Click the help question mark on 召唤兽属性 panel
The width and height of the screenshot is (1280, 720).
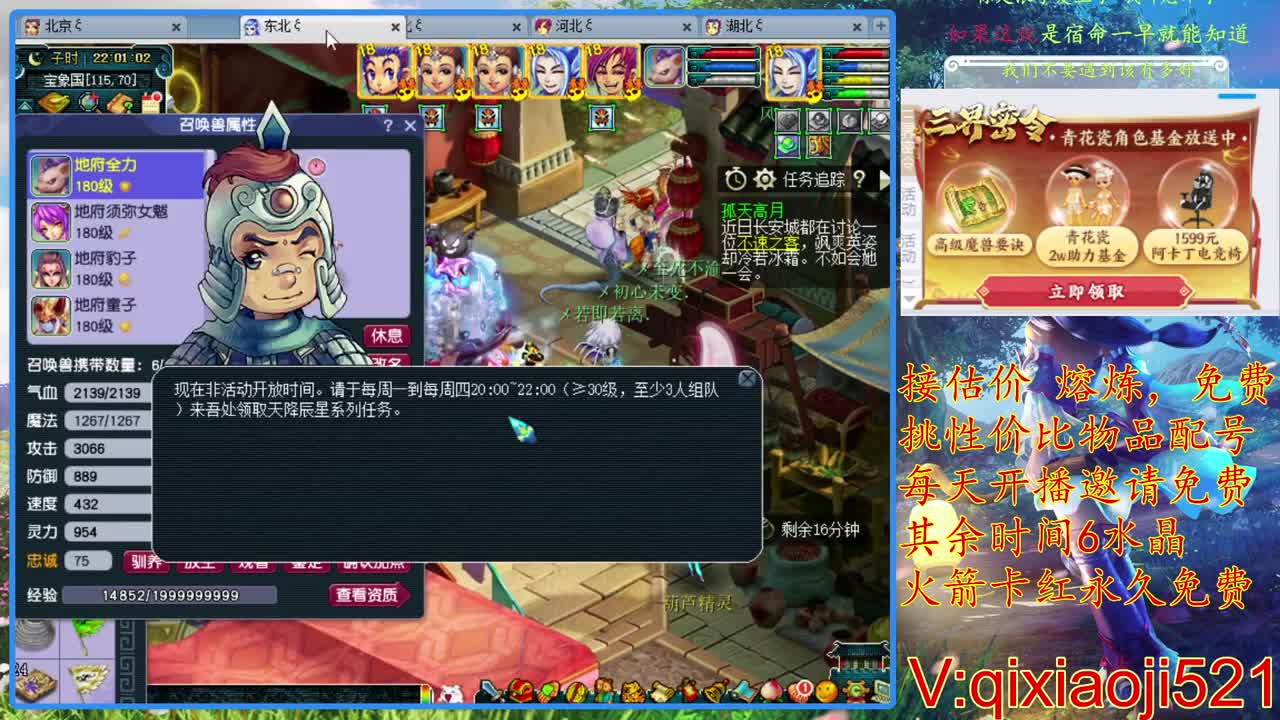click(388, 126)
